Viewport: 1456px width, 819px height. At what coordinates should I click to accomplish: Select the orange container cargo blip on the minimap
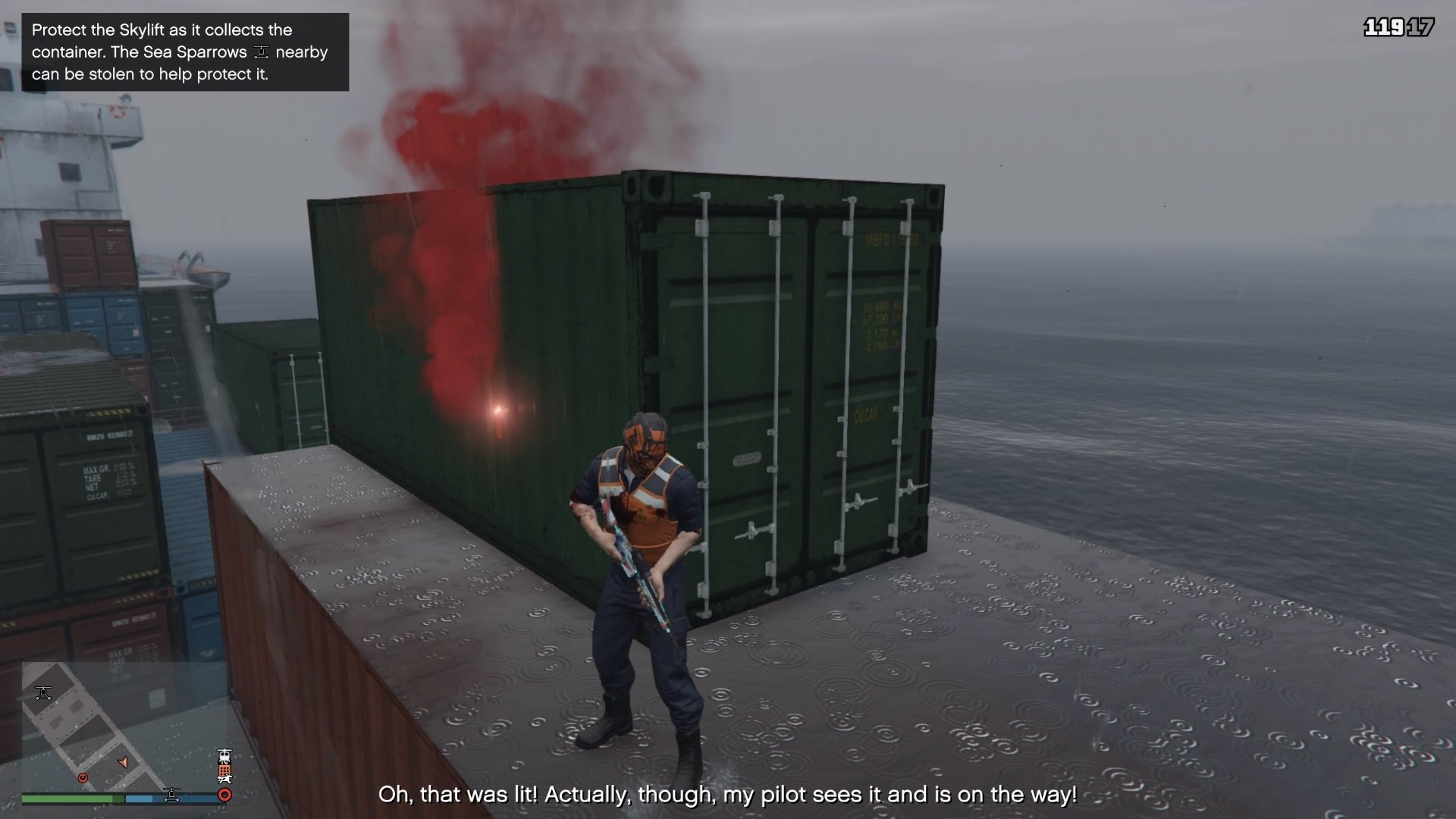pyautogui.click(x=224, y=770)
